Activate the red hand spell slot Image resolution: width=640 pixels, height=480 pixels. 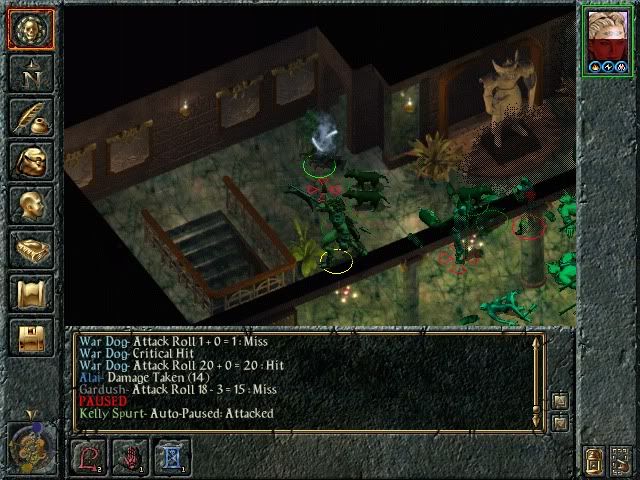point(131,457)
